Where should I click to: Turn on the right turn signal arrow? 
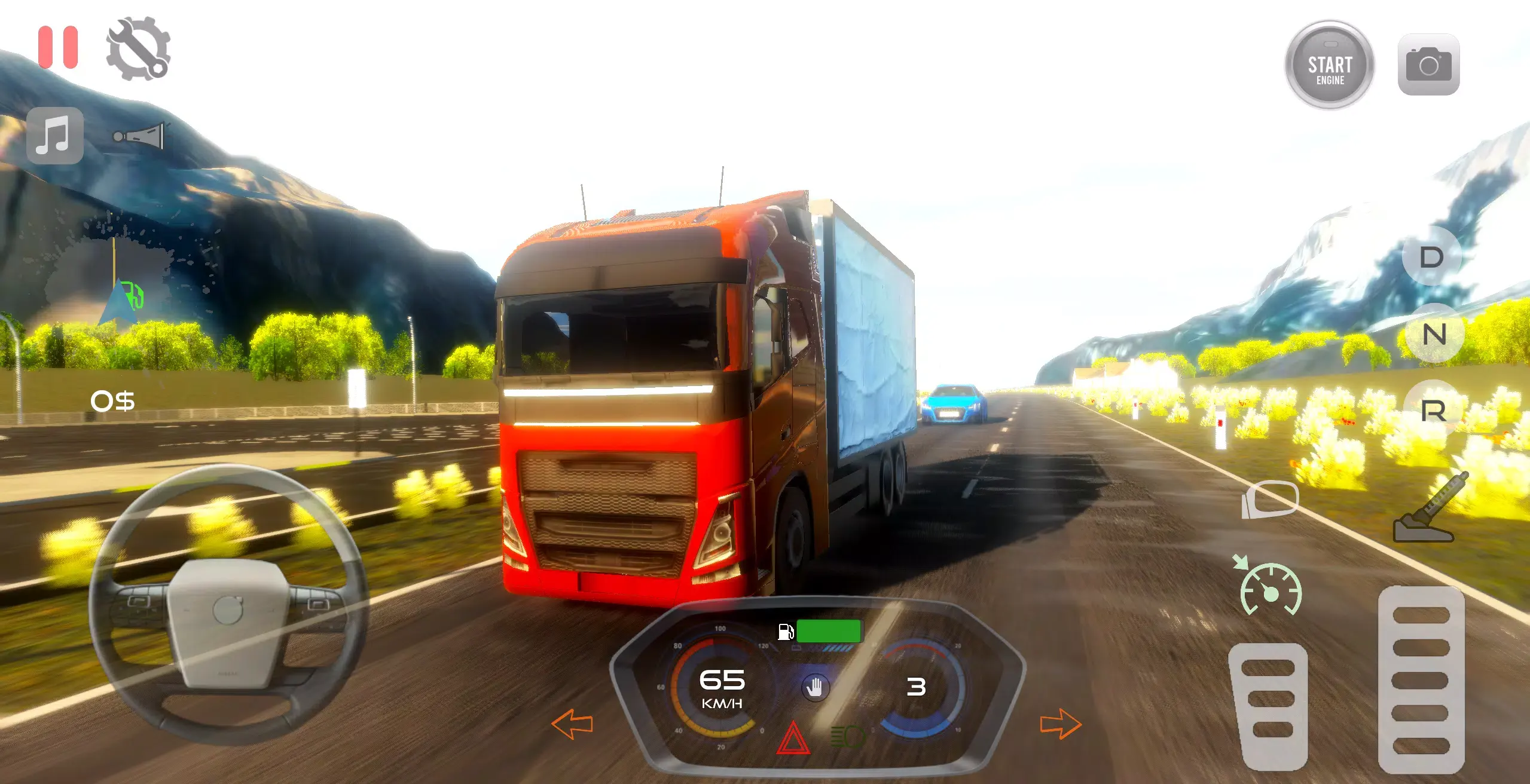point(1061,724)
